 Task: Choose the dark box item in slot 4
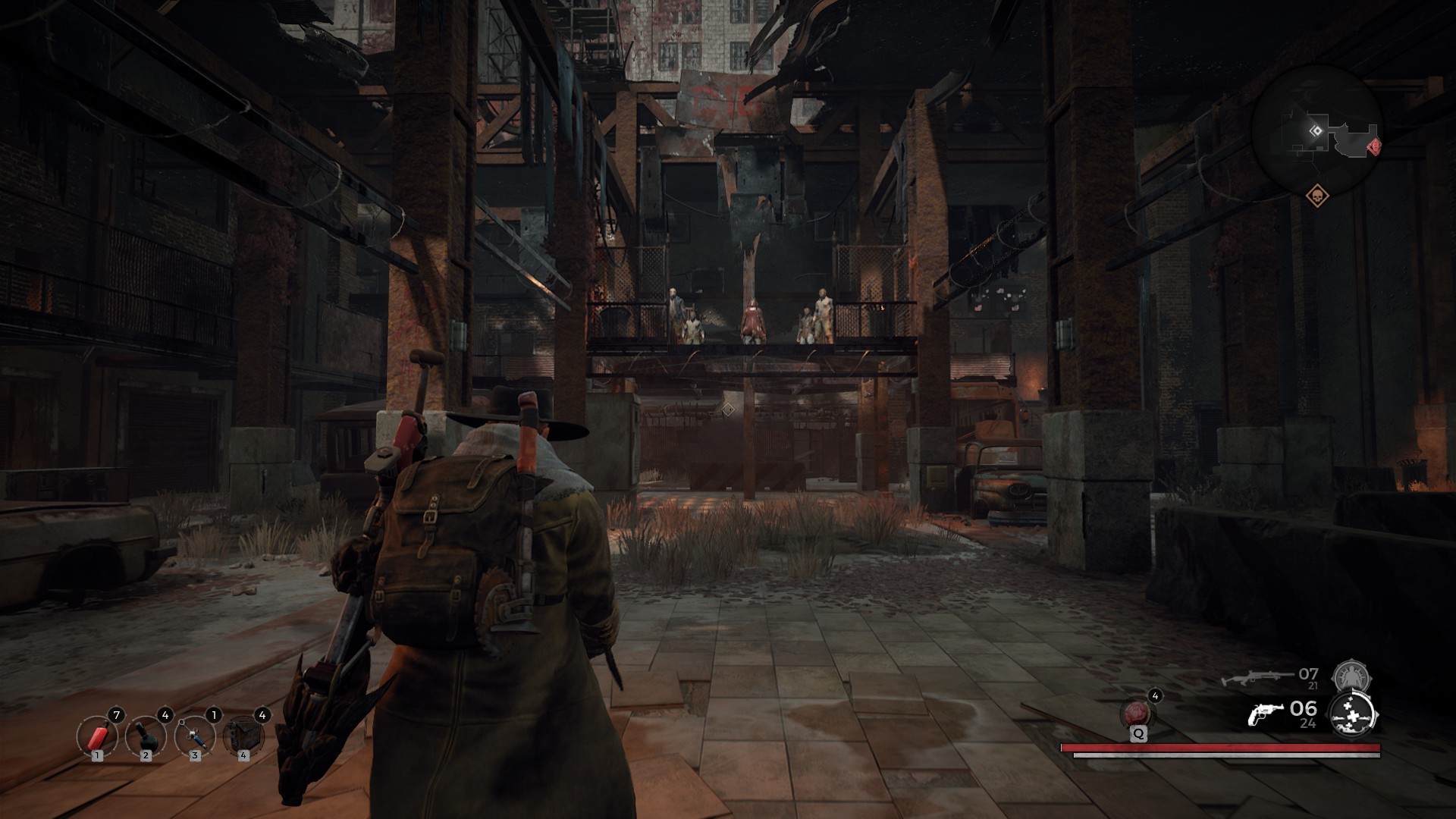pos(242,736)
